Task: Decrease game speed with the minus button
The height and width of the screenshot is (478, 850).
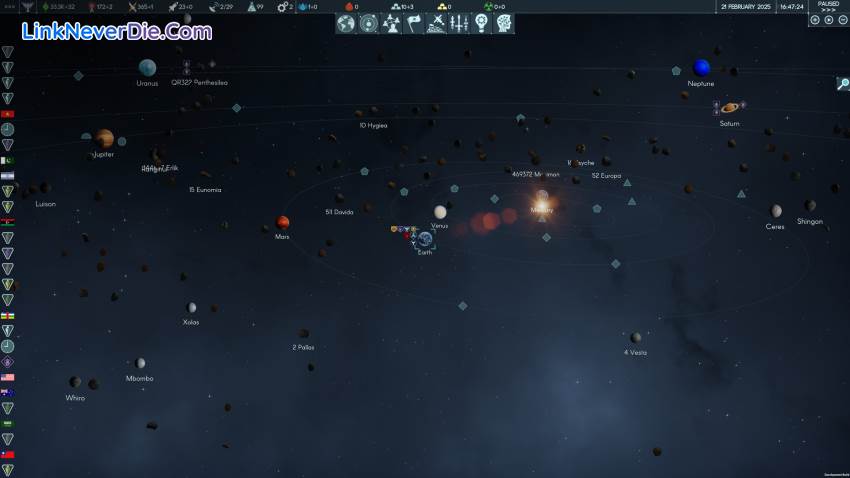Action: tap(815, 20)
